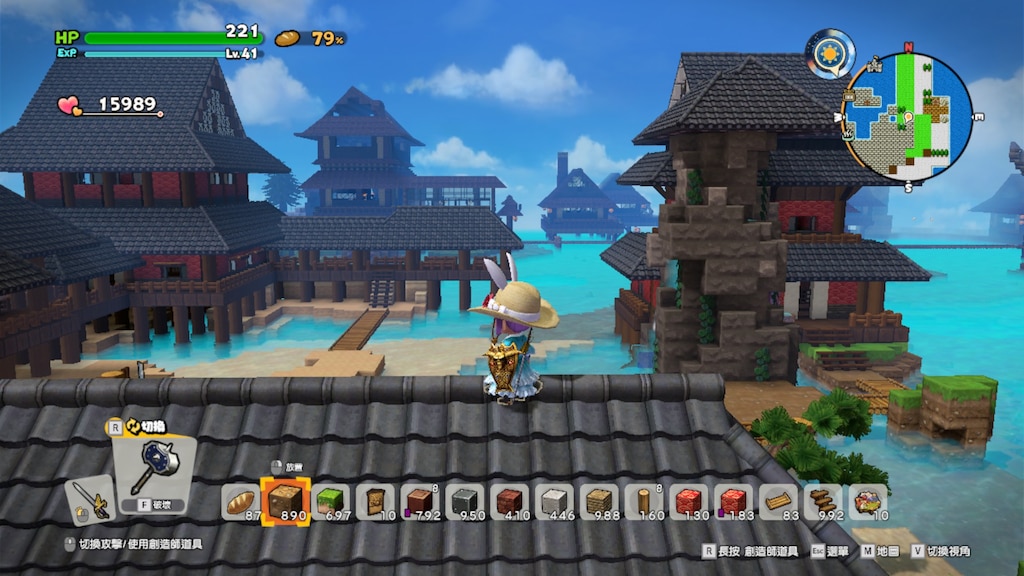Choose the wooden log slot

pyautogui.click(x=643, y=501)
